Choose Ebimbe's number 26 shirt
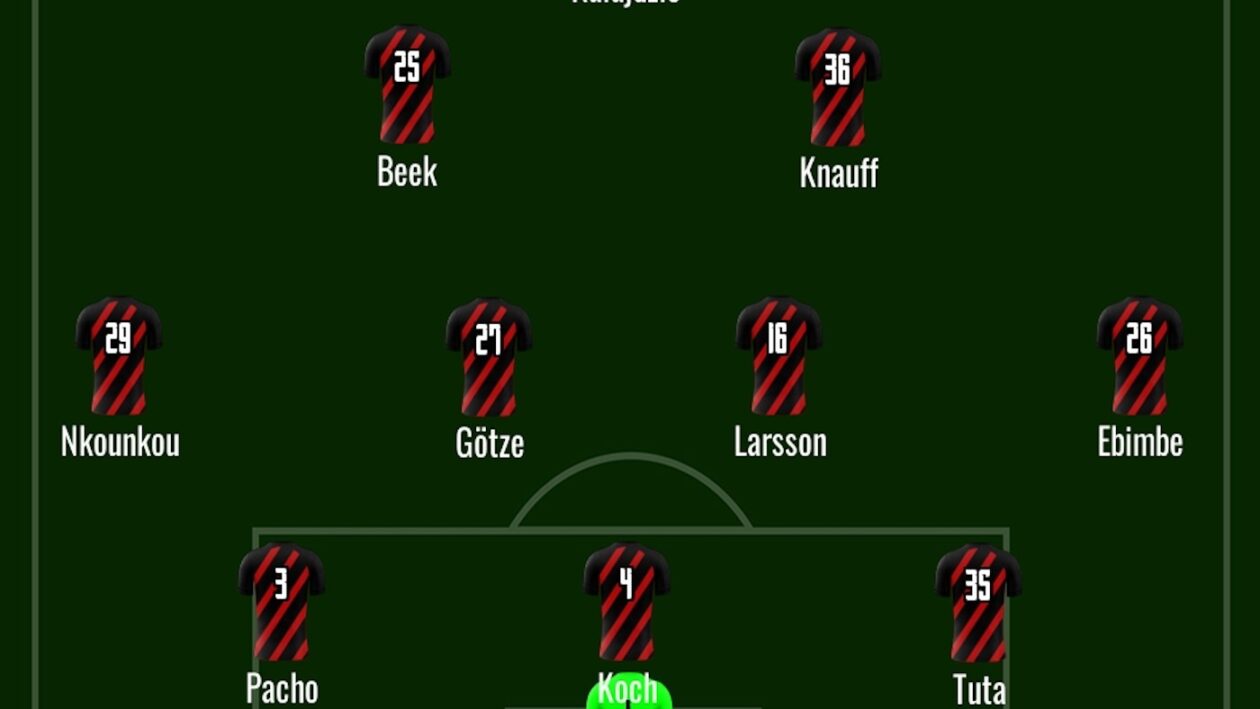The image size is (1260, 709). click(1140, 355)
